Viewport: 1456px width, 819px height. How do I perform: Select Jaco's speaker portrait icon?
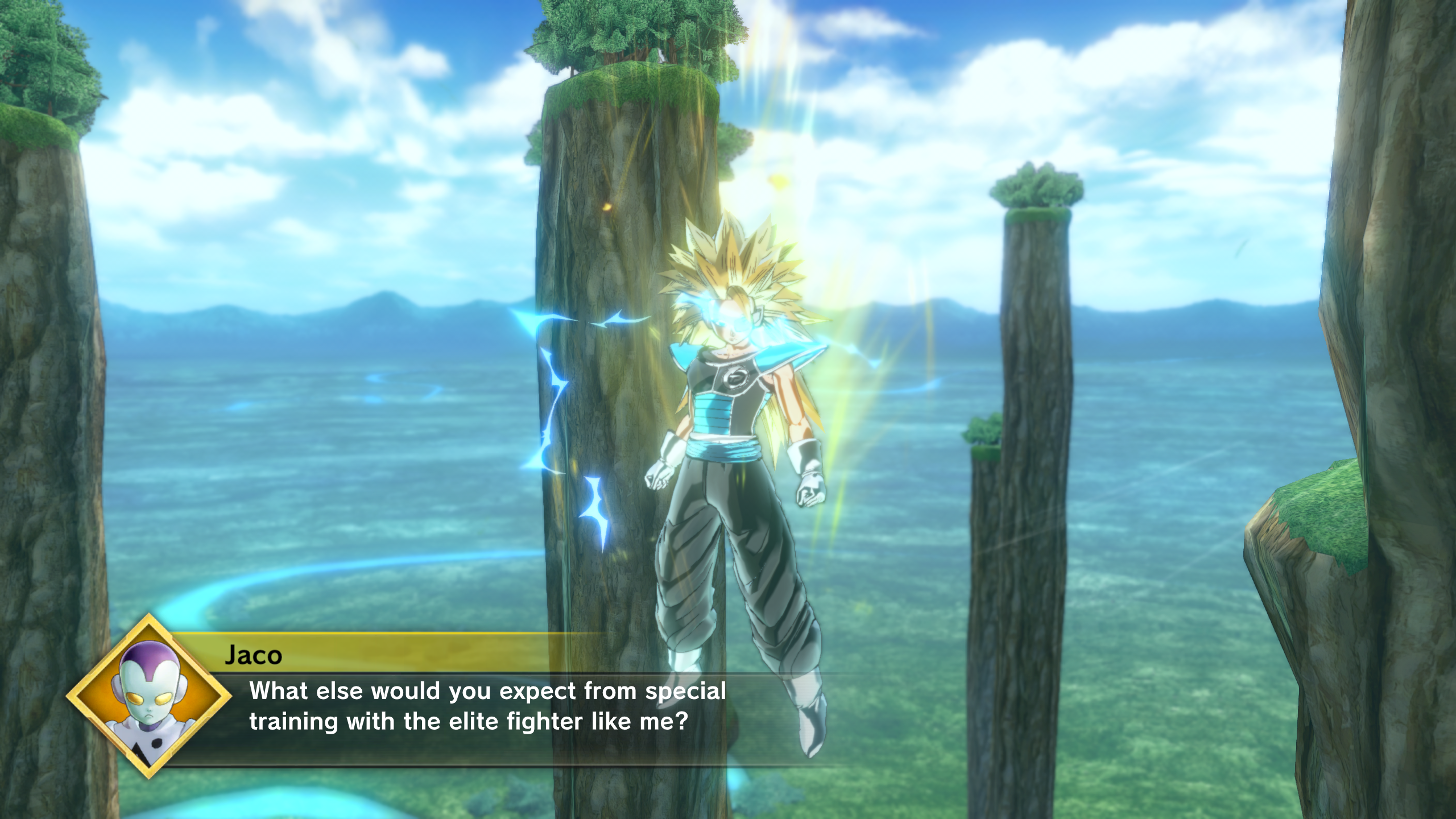pyautogui.click(x=149, y=696)
